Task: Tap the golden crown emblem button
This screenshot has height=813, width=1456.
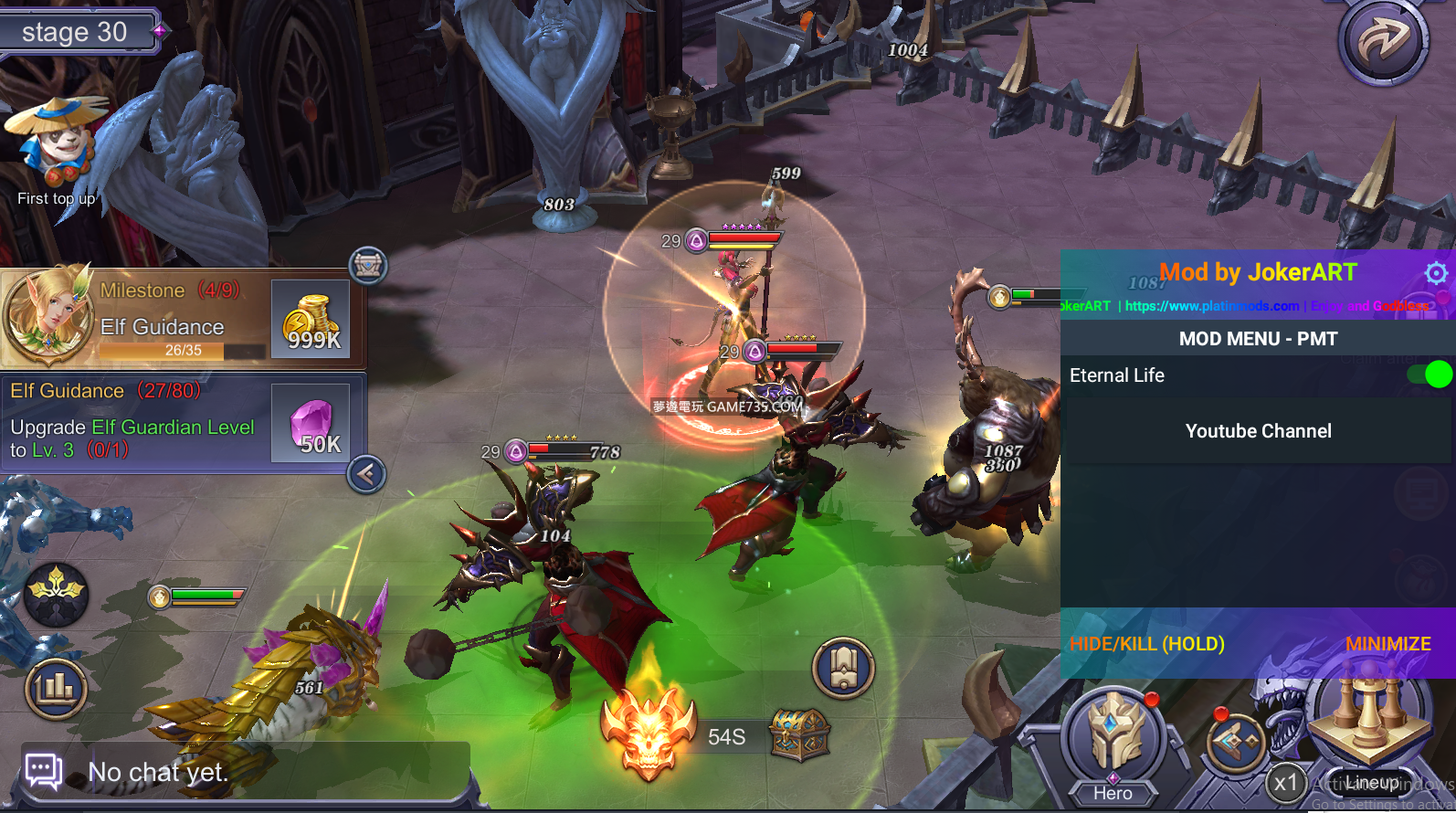Action: [57, 592]
